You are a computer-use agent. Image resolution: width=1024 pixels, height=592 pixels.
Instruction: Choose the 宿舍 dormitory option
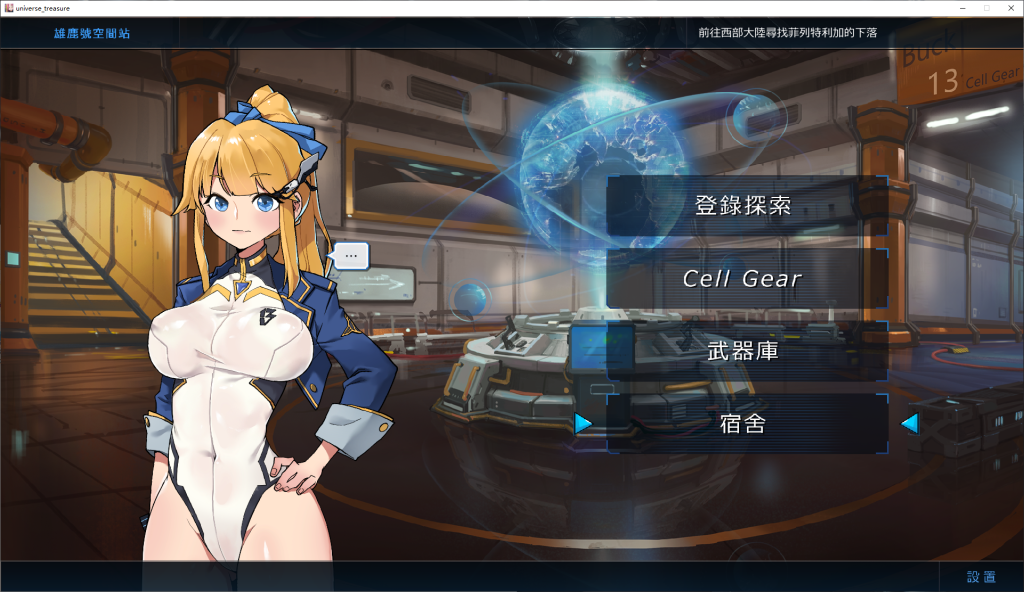click(x=744, y=424)
